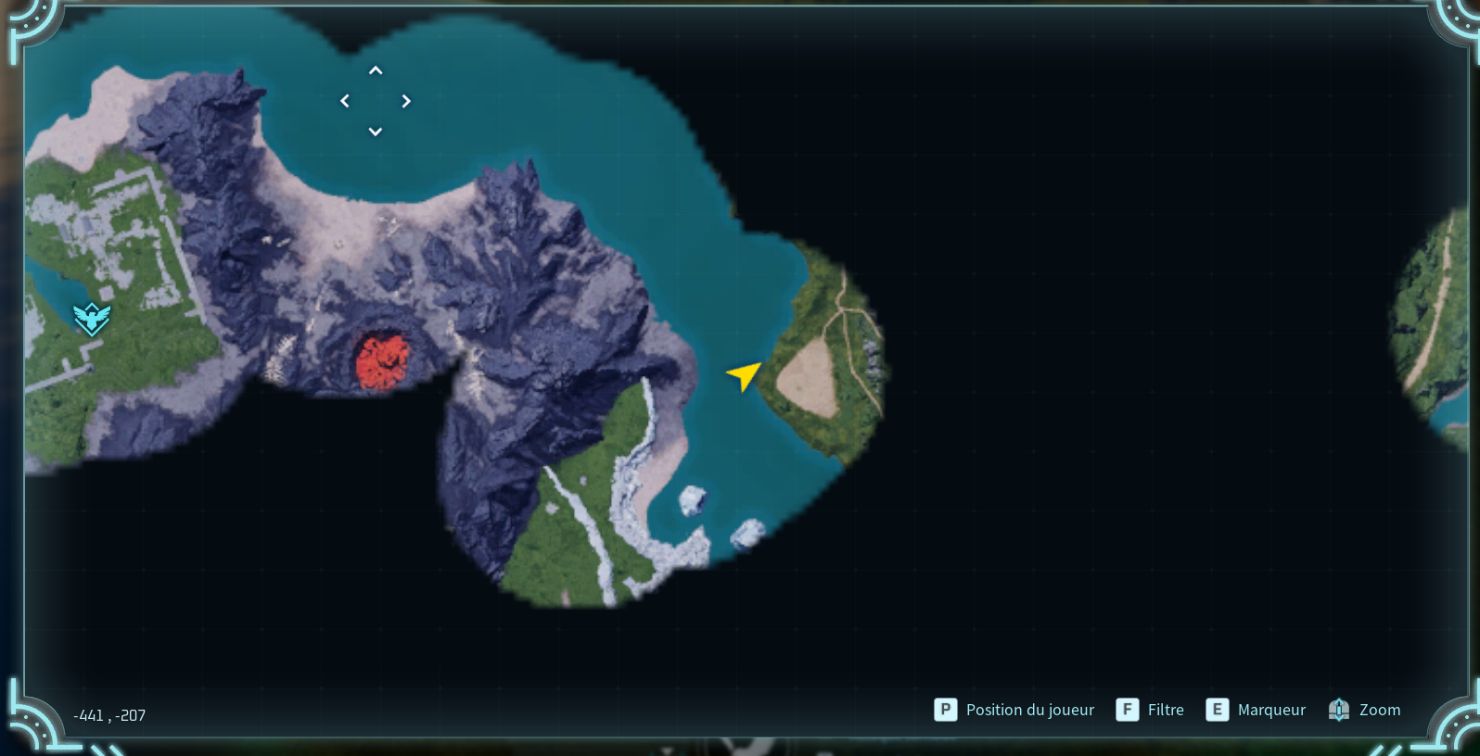Viewport: 1480px width, 756px height.
Task: Click the coordinates readout -441, -207
Action: pos(107,715)
